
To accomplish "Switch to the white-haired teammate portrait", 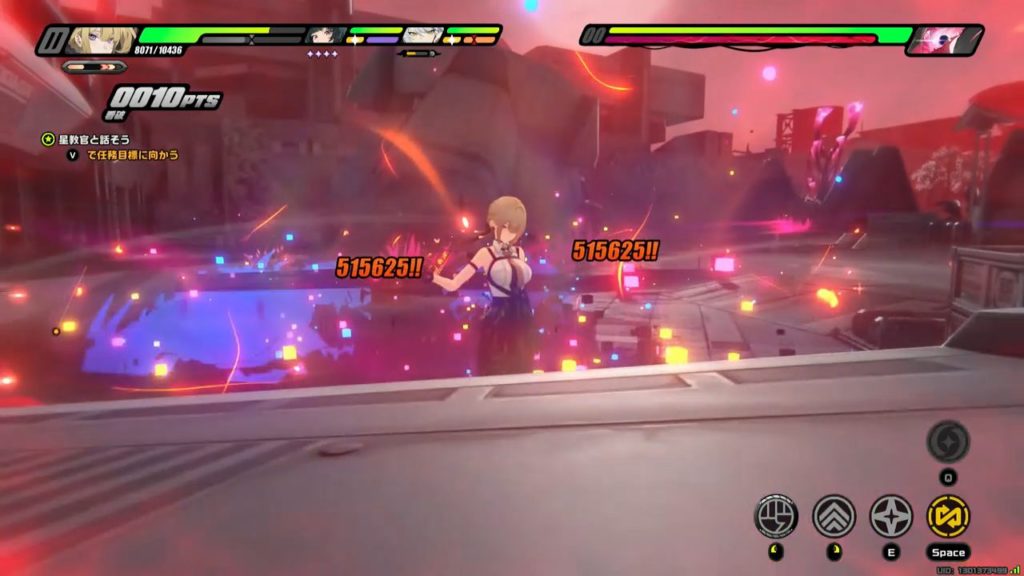I will (423, 36).
